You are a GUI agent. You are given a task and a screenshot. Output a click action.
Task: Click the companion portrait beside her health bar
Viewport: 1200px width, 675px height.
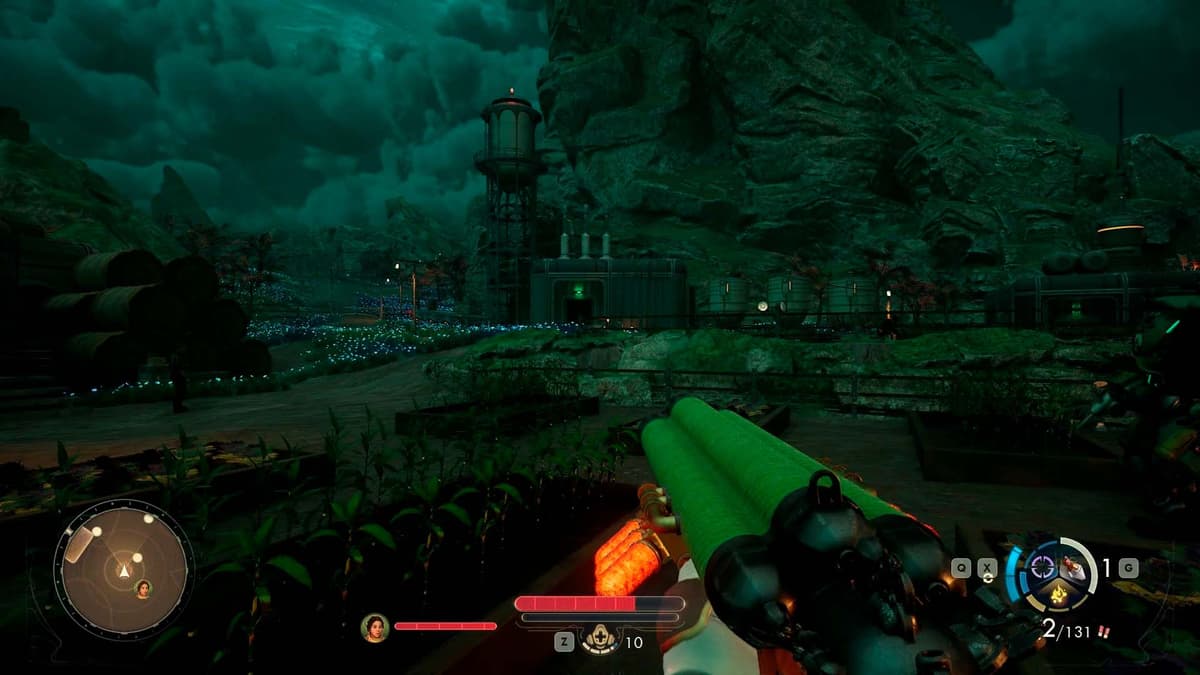(375, 627)
